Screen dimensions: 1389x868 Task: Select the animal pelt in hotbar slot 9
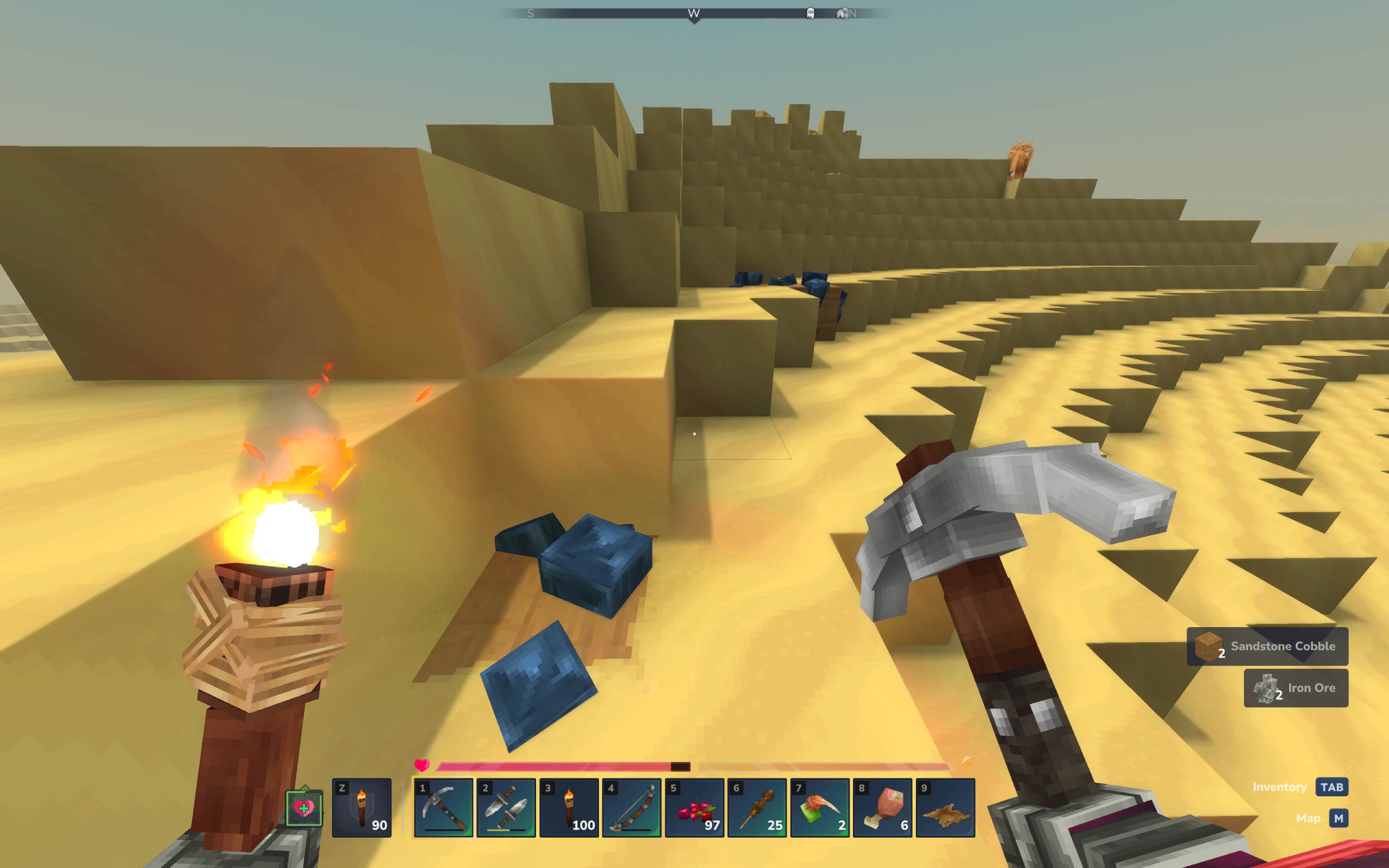point(945,808)
